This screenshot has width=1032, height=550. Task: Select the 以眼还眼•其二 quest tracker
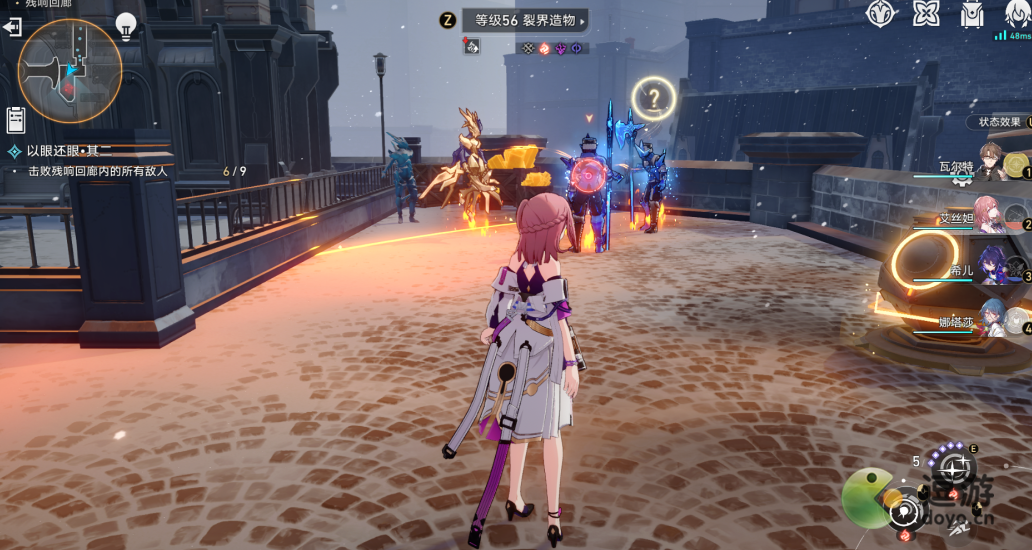click(70, 151)
